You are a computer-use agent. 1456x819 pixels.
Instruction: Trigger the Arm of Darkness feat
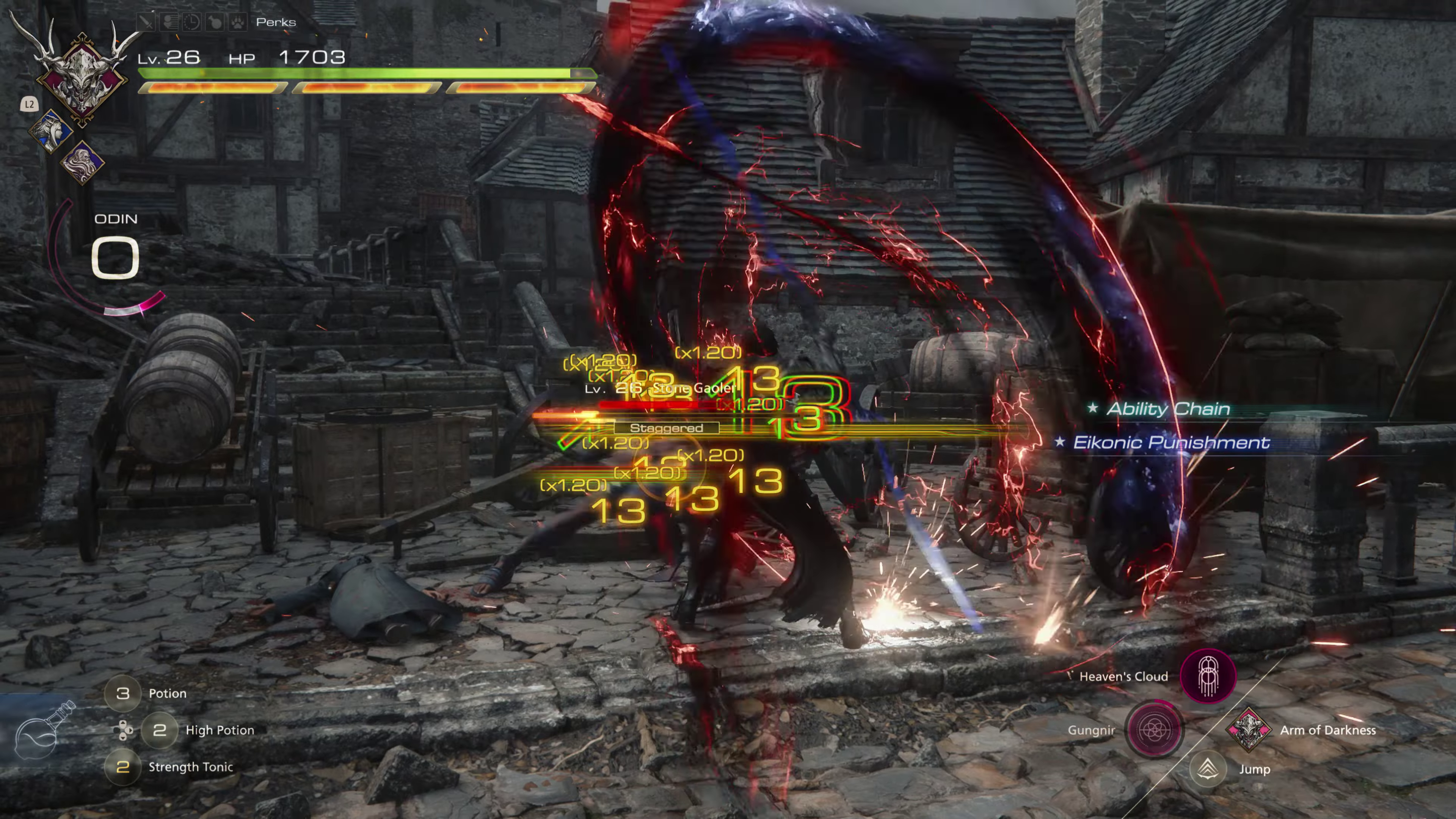click(1248, 730)
